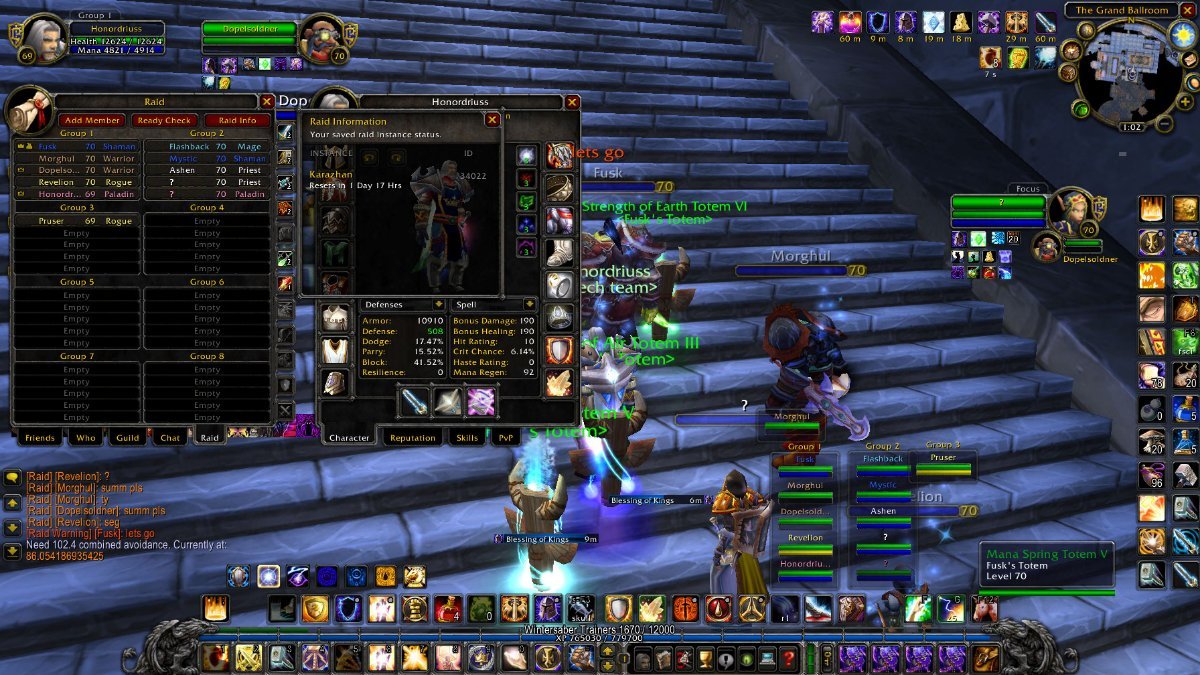Close the Raid window
Image resolution: width=1200 pixels, height=675 pixels.
(x=267, y=101)
